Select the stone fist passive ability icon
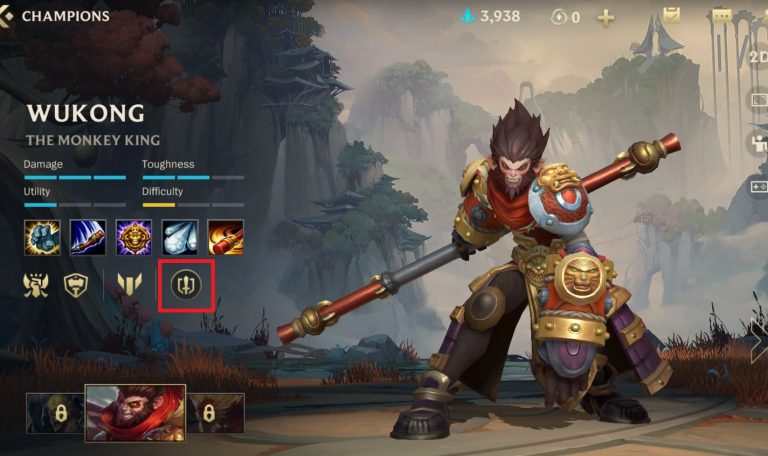The height and width of the screenshot is (456, 768). click(42, 237)
